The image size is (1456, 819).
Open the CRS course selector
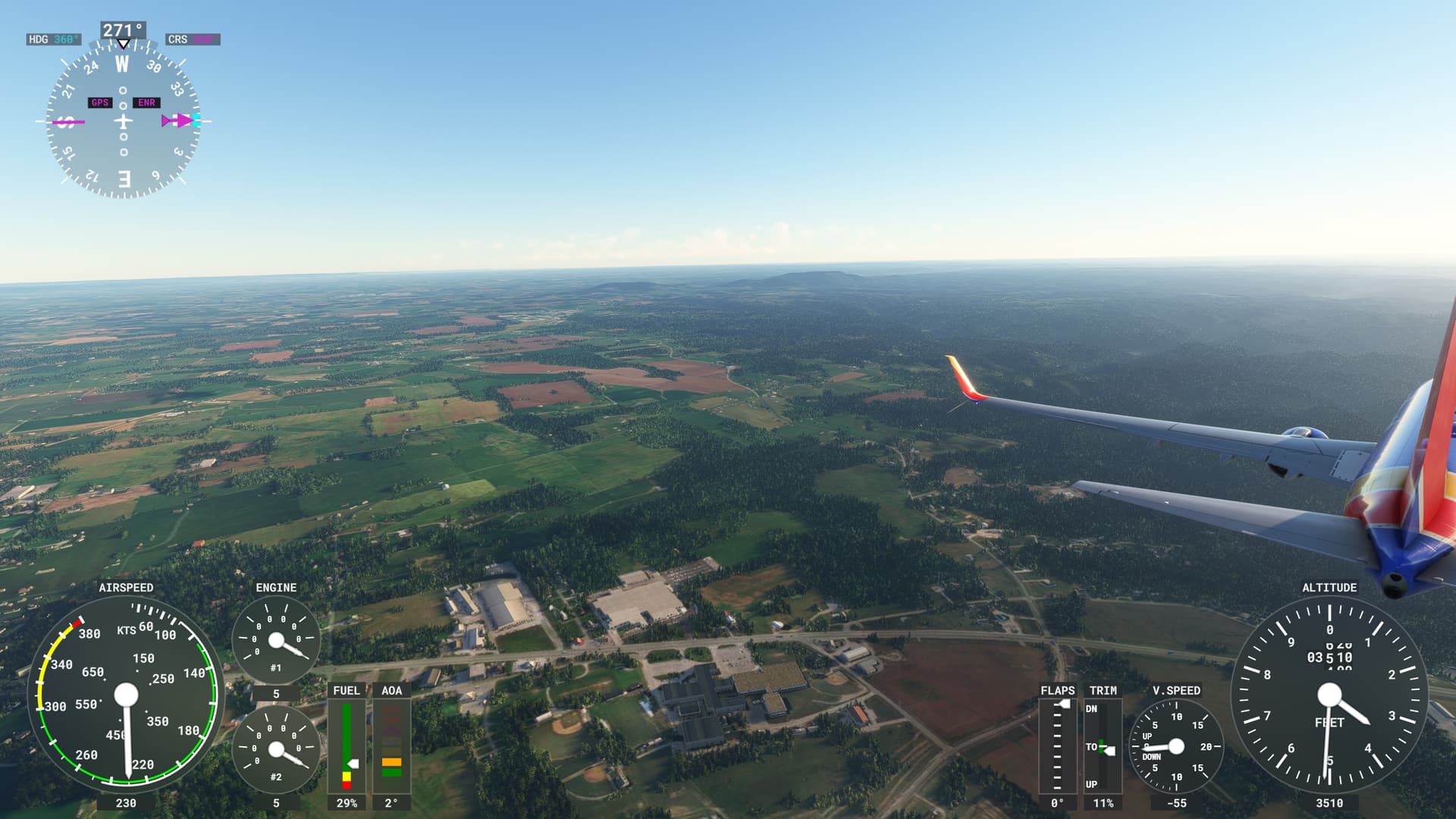192,40
